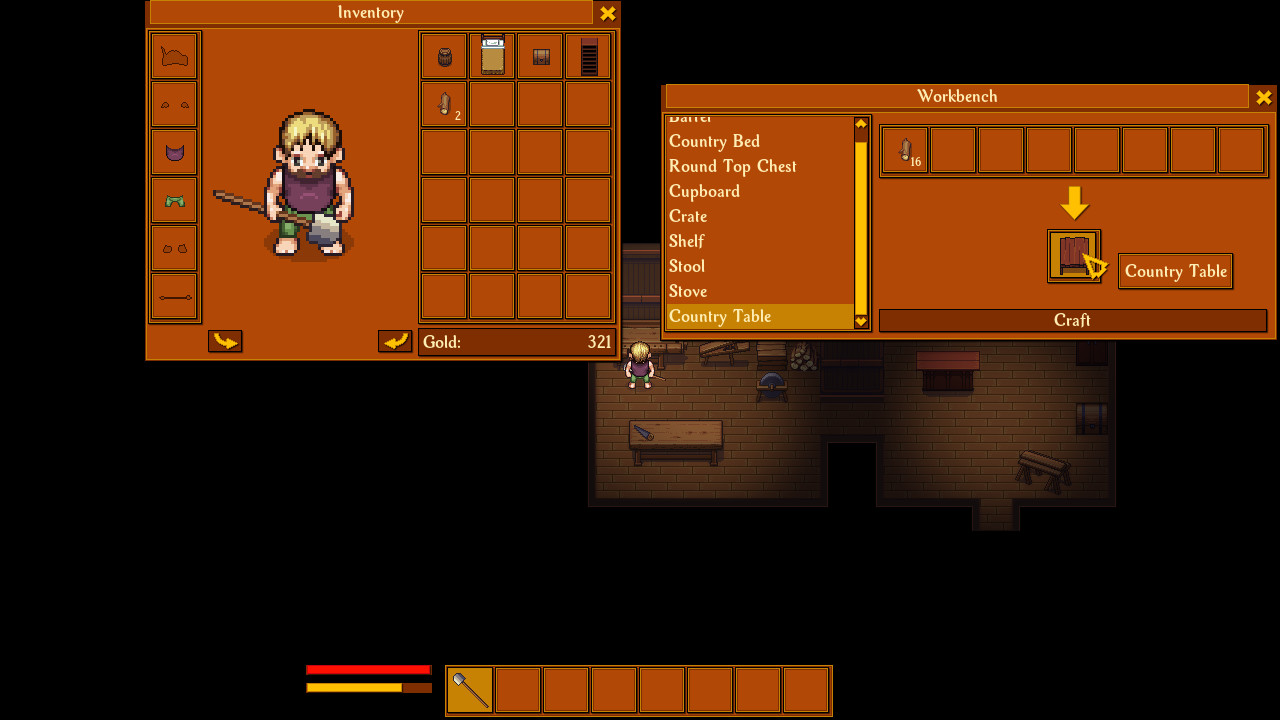Viewport: 1280px width, 720px height.
Task: Select the pants equipment slot with green trousers
Action: (174, 200)
